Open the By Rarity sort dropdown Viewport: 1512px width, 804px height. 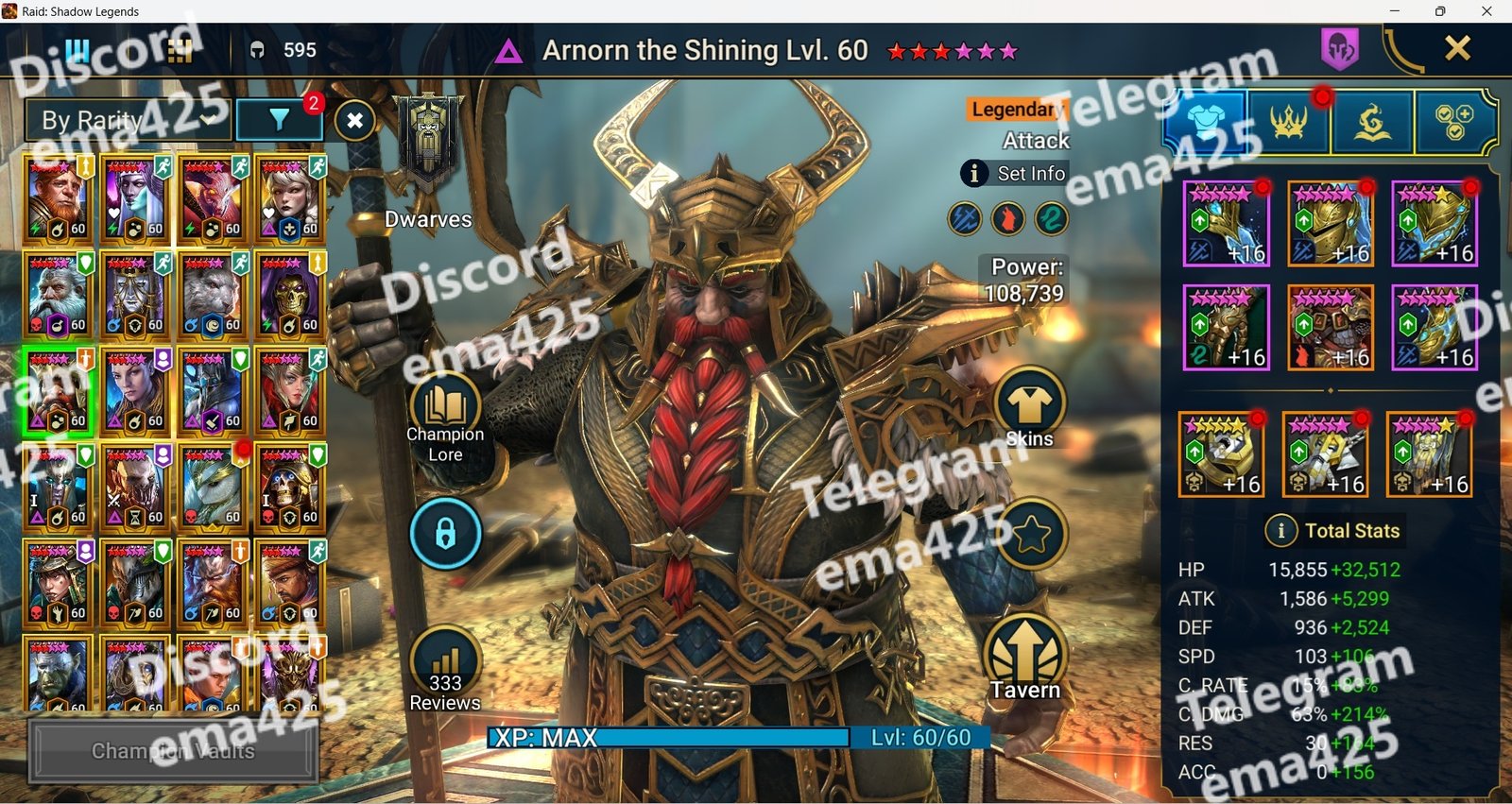[128, 120]
